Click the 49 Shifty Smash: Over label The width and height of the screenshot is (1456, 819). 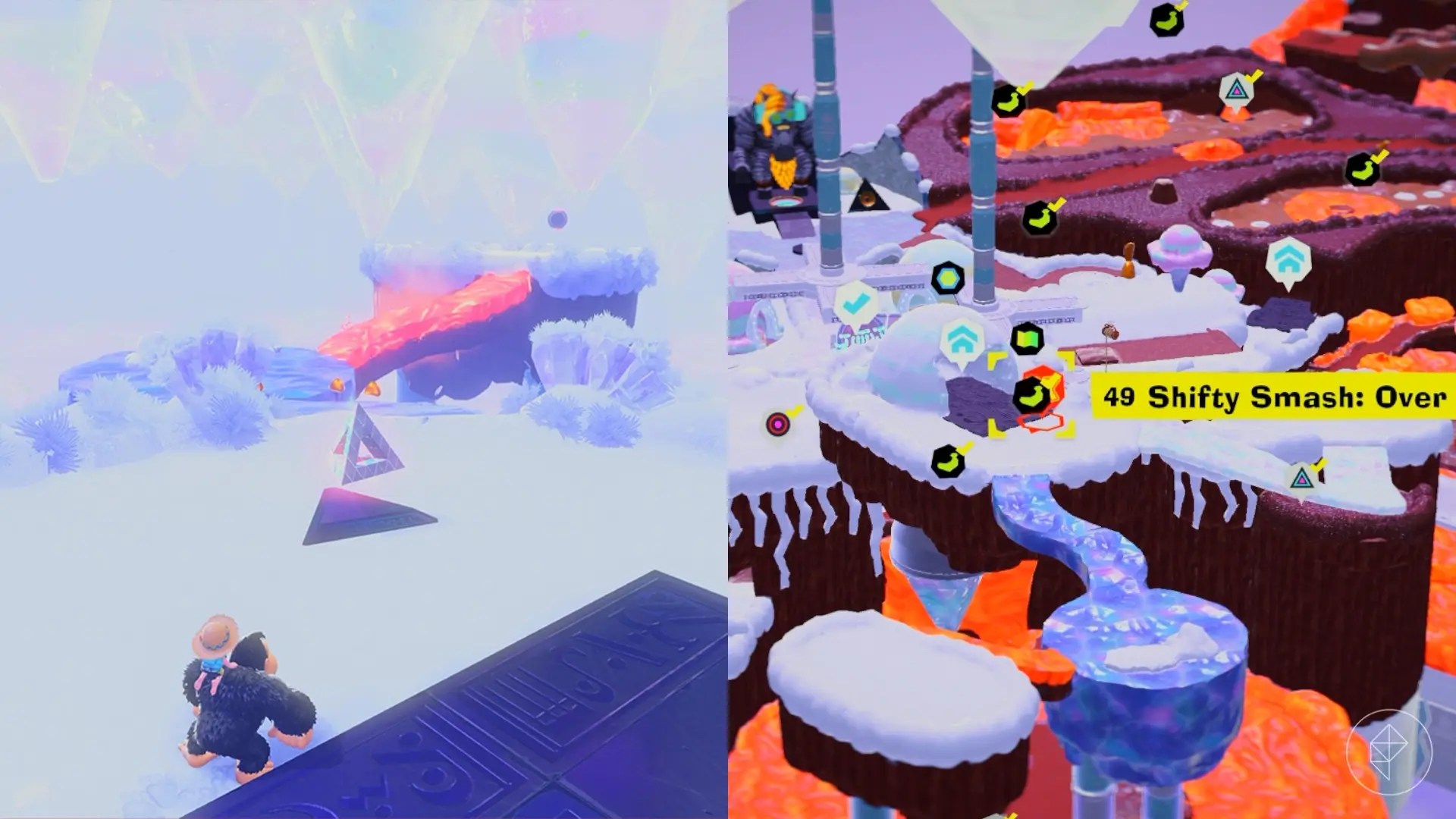click(x=1274, y=395)
